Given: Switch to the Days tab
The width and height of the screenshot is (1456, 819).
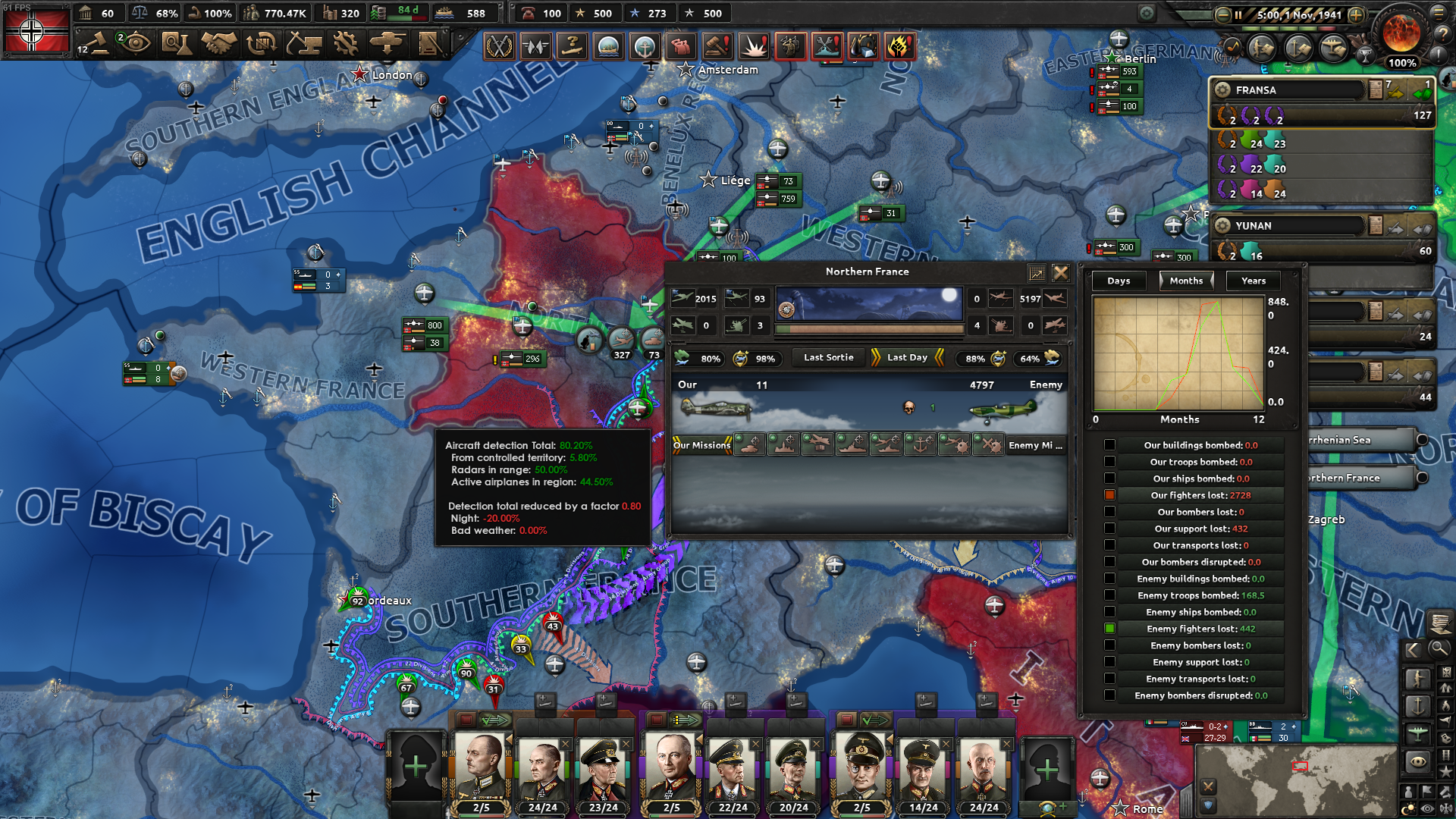Looking at the screenshot, I should pyautogui.click(x=1118, y=281).
